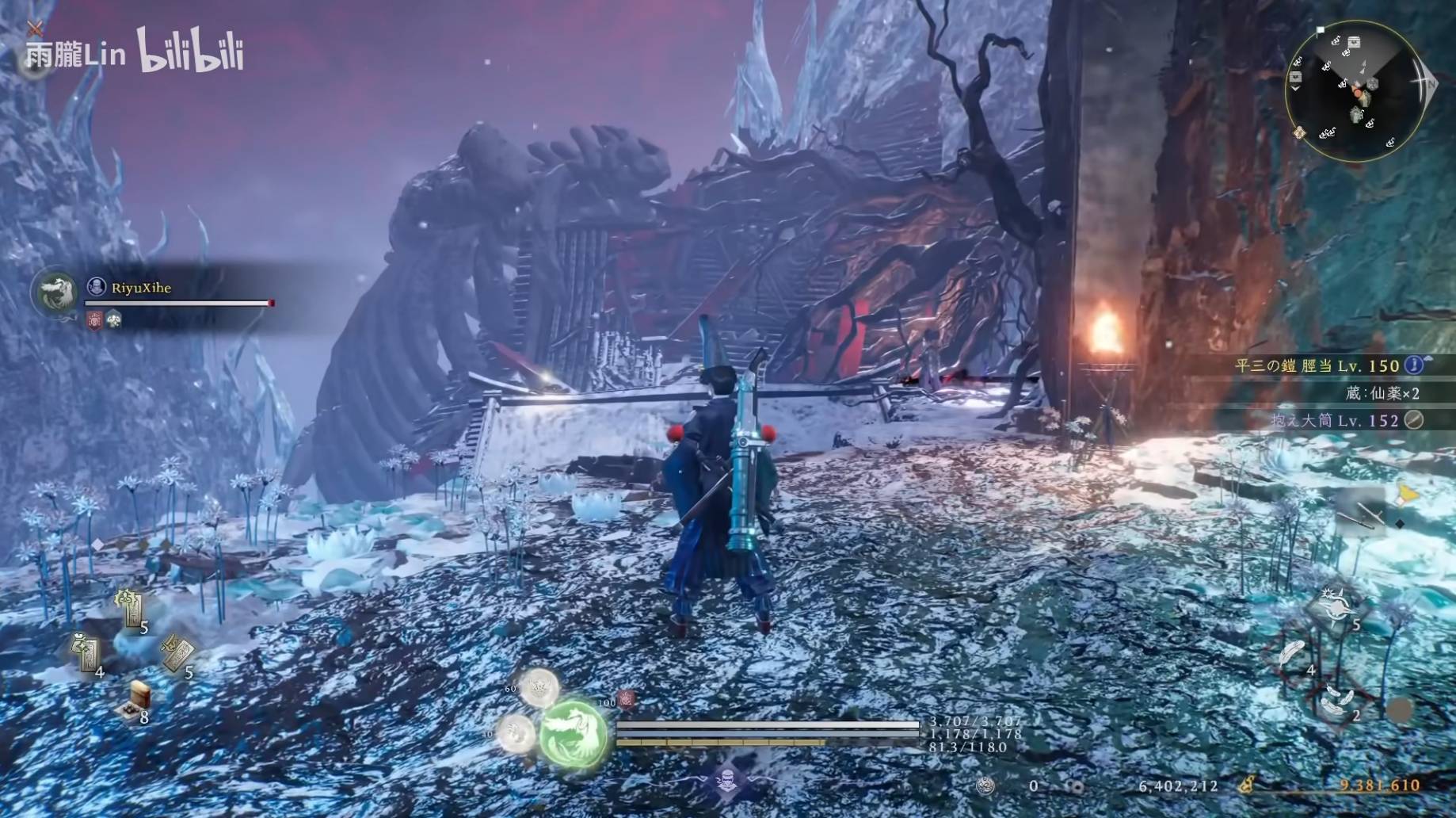Activate the green phoenix guardian spirit icon
This screenshot has width=1456, height=818.
[x=574, y=734]
